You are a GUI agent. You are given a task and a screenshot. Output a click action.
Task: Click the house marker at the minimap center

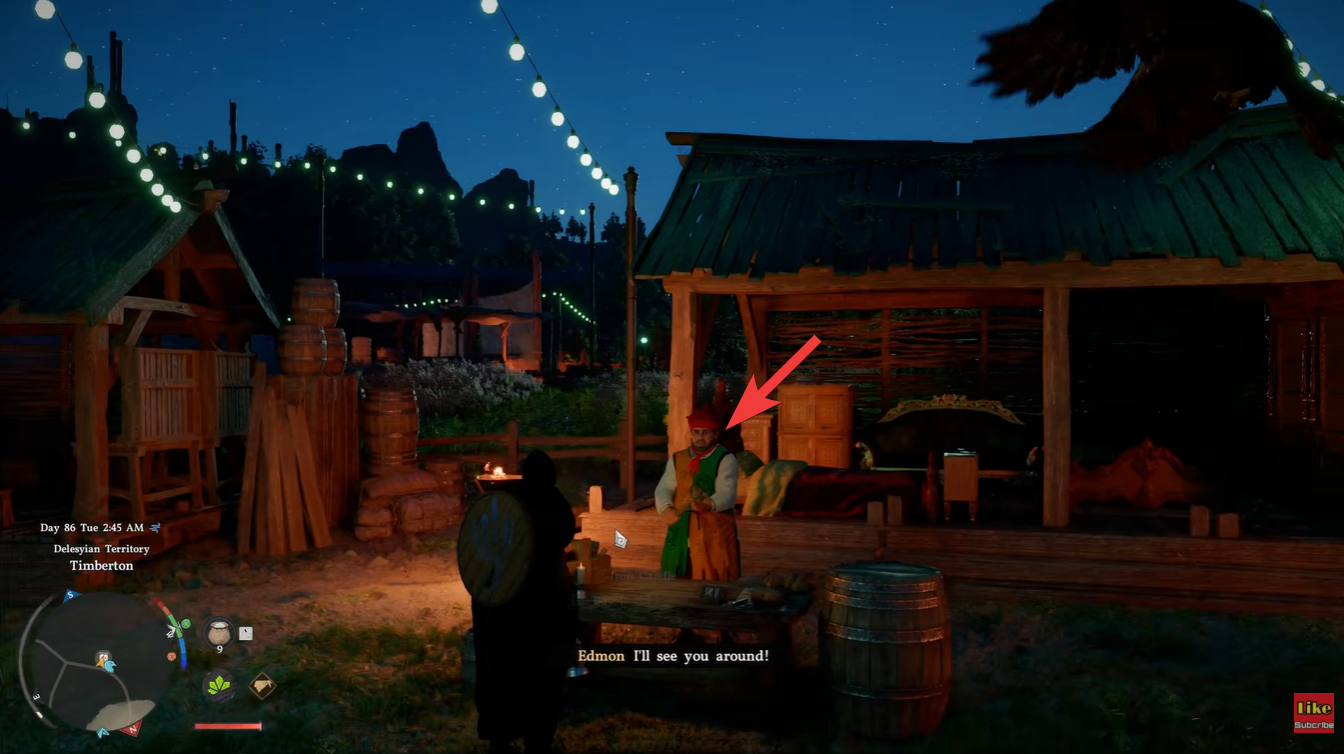(x=103, y=656)
